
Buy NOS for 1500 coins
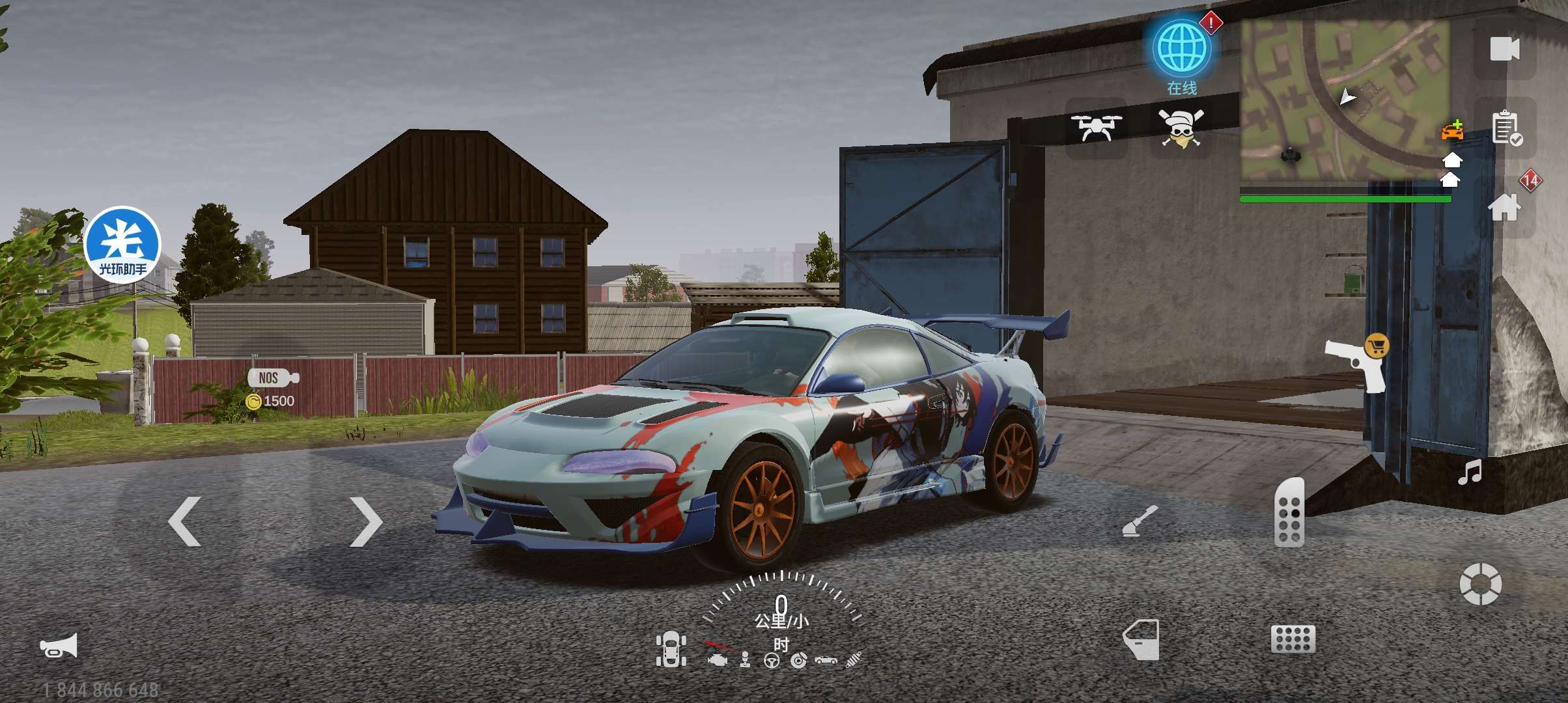pyautogui.click(x=272, y=389)
